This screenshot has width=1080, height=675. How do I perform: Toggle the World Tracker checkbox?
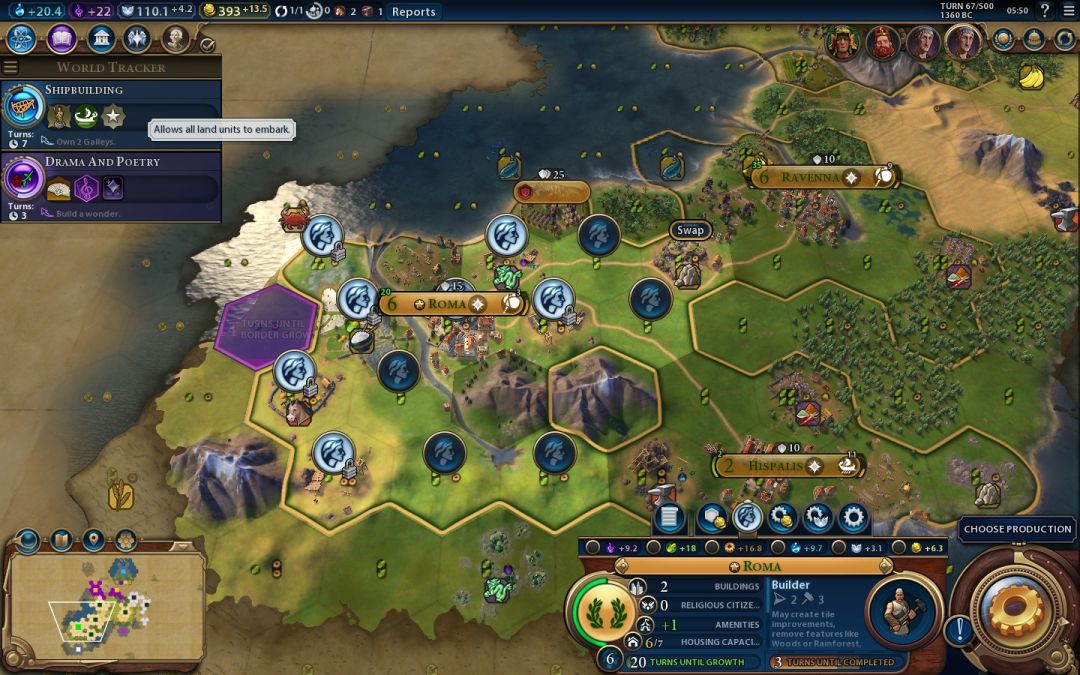(207, 44)
